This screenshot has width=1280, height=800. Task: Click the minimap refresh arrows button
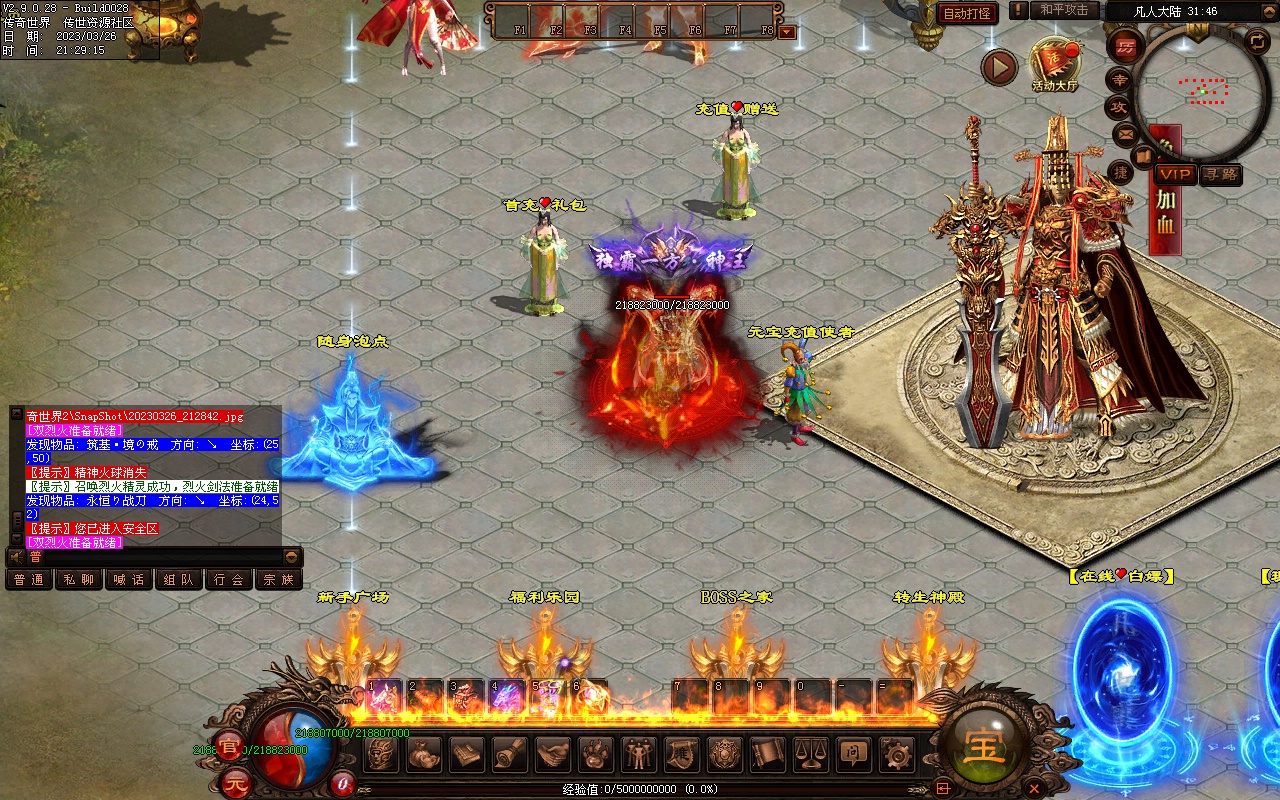pyautogui.click(x=1257, y=40)
